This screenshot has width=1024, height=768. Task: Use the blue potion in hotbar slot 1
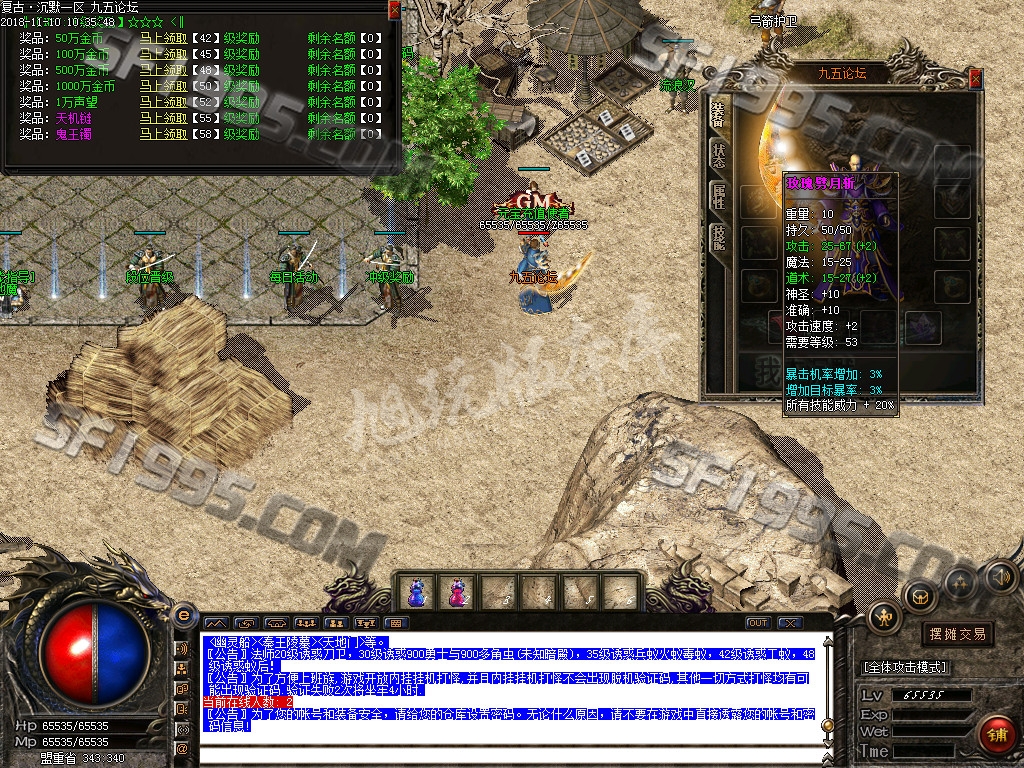pyautogui.click(x=417, y=592)
